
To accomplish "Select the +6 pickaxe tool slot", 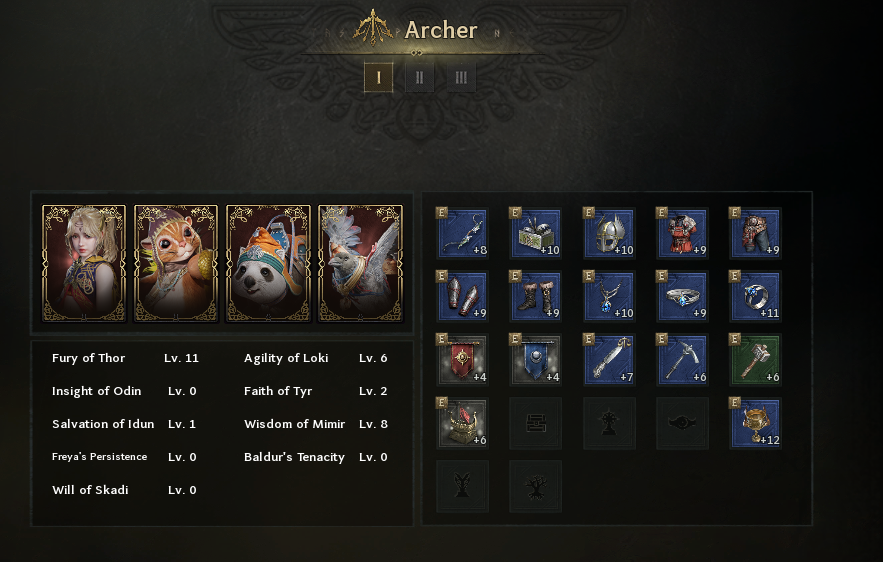I will click(x=682, y=359).
